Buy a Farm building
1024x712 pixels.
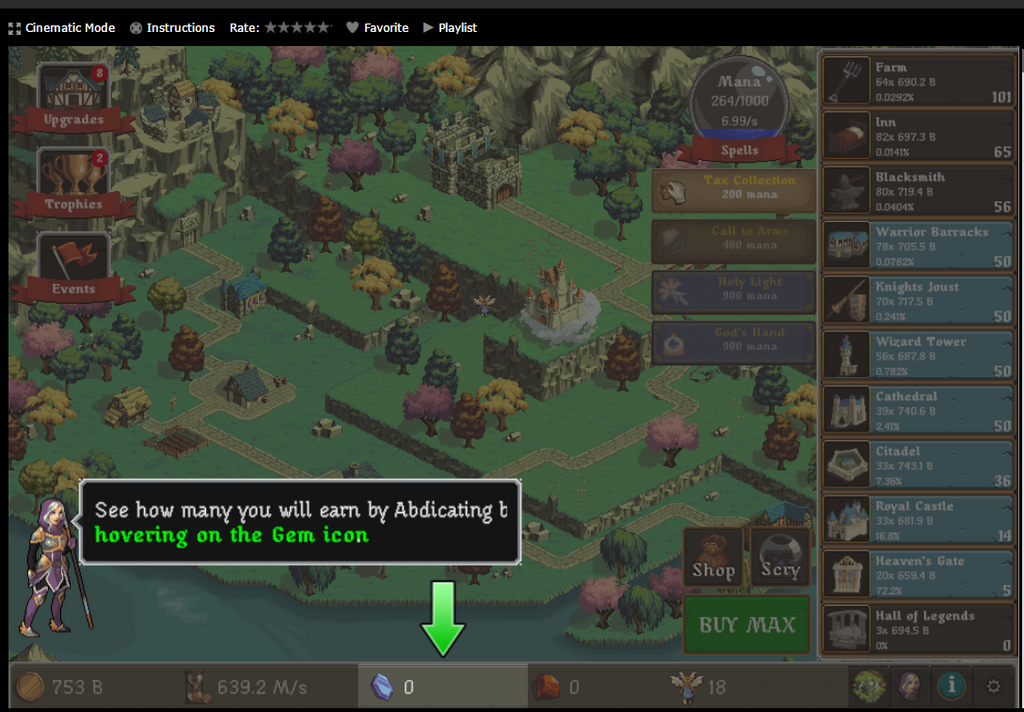918,82
